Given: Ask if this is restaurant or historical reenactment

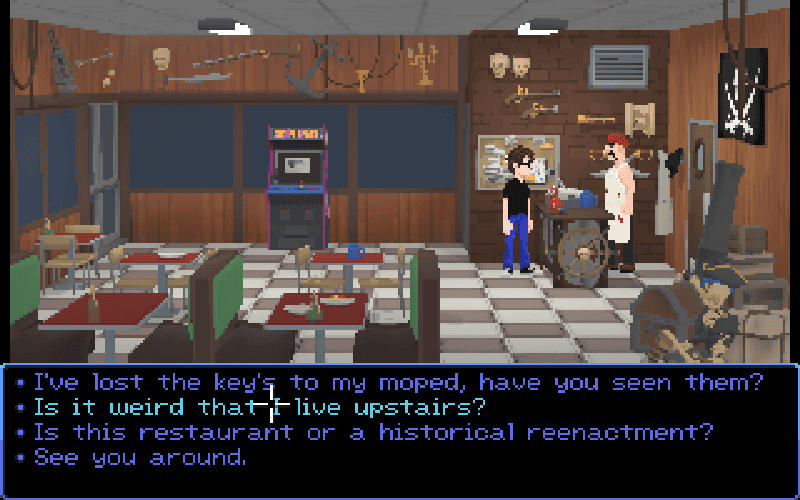Looking at the screenshot, I should [x=374, y=433].
